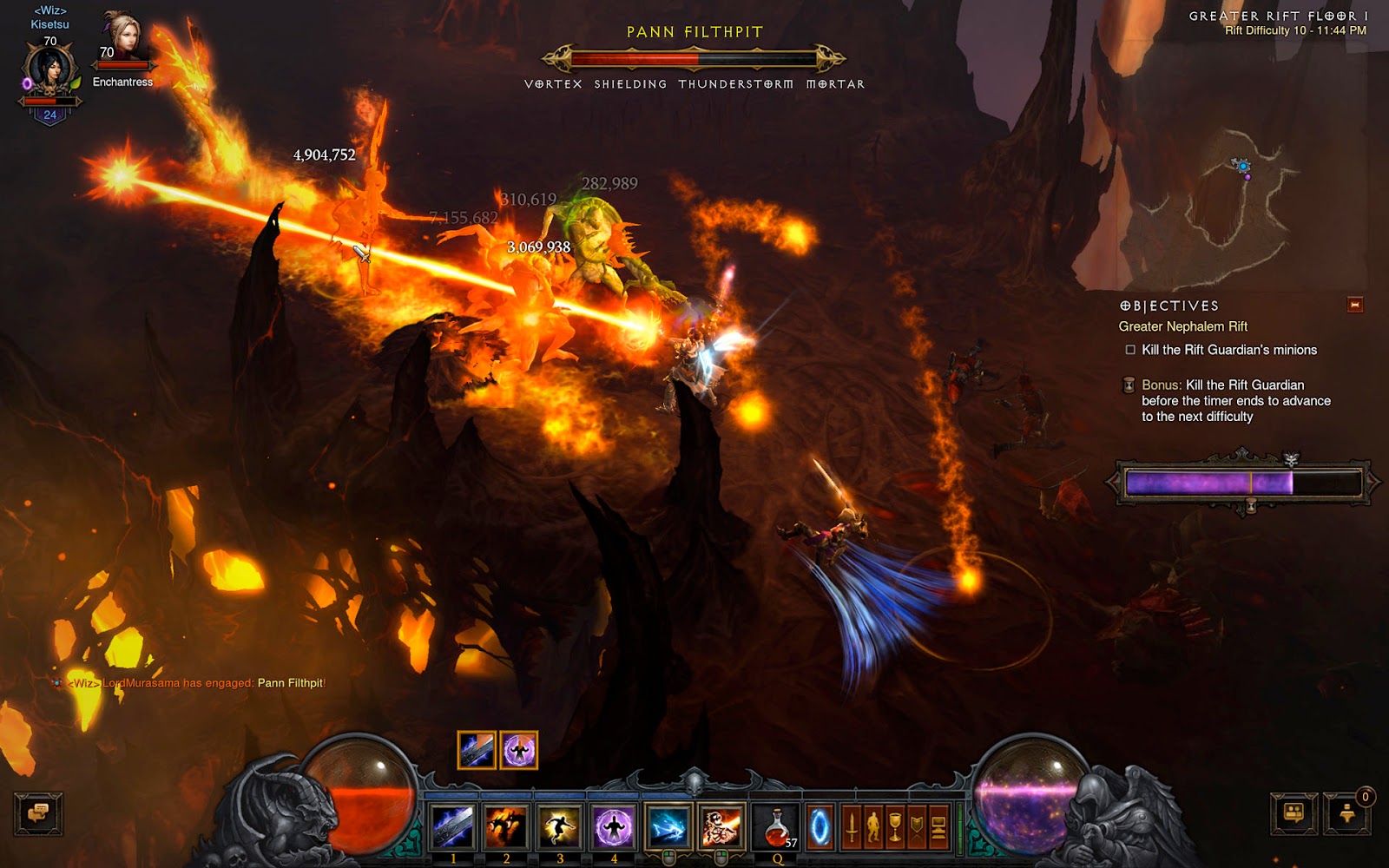This screenshot has height=868, width=1389.
Task: Open the banner-shaped menu button
Action: (917, 827)
